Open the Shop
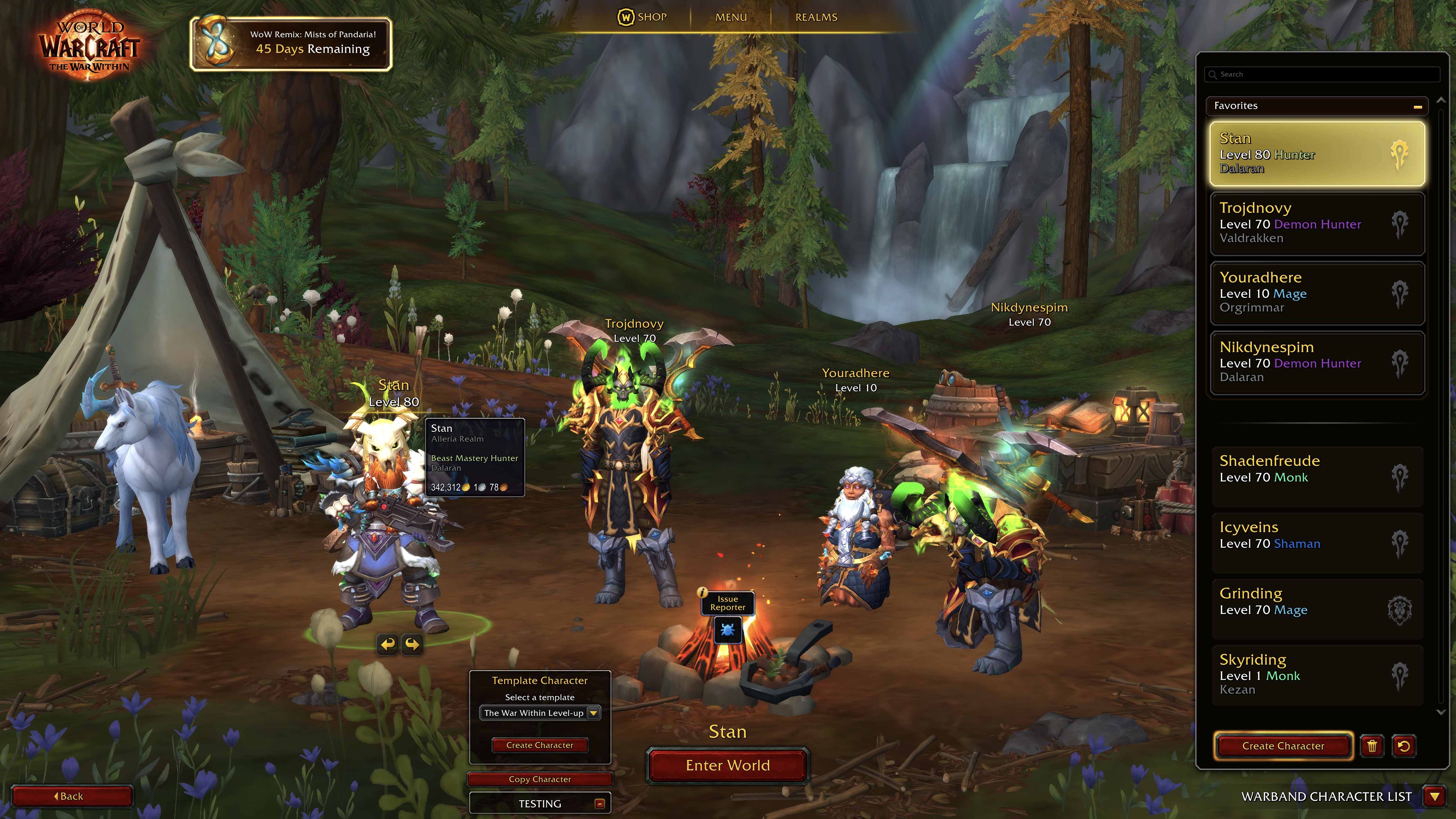Image resolution: width=1456 pixels, height=819 pixels. (x=642, y=17)
